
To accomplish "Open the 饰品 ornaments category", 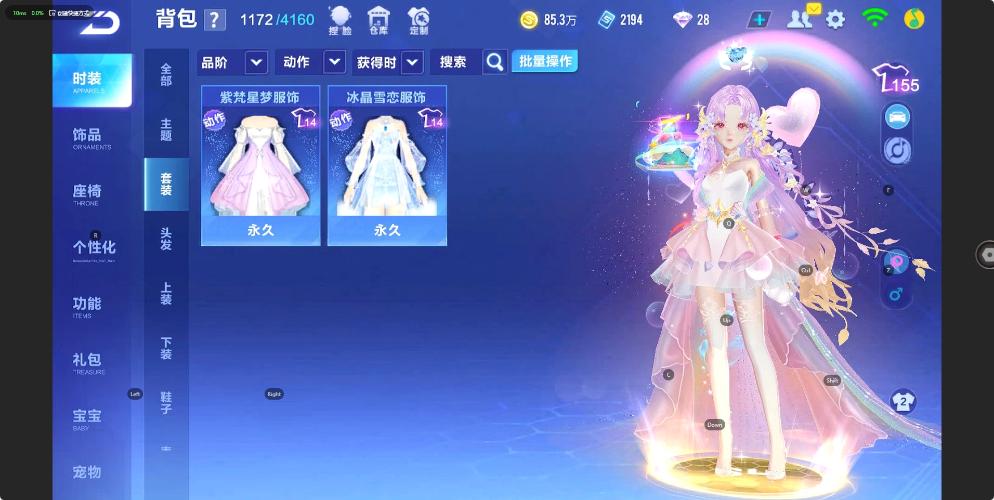I will click(x=88, y=137).
